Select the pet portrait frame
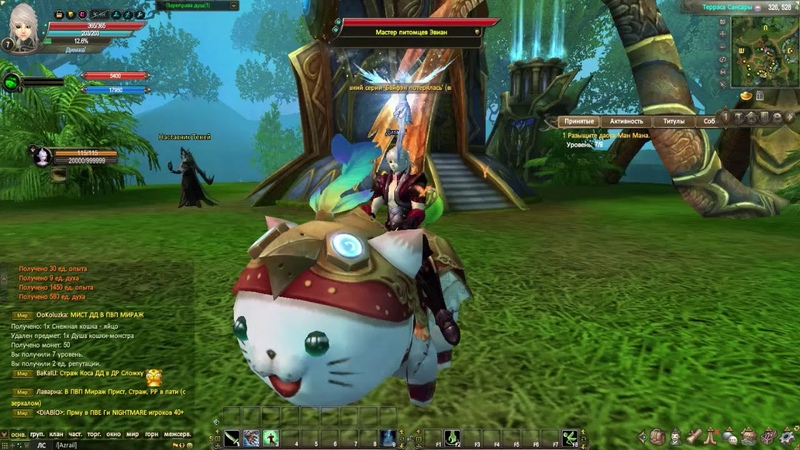 point(42,156)
